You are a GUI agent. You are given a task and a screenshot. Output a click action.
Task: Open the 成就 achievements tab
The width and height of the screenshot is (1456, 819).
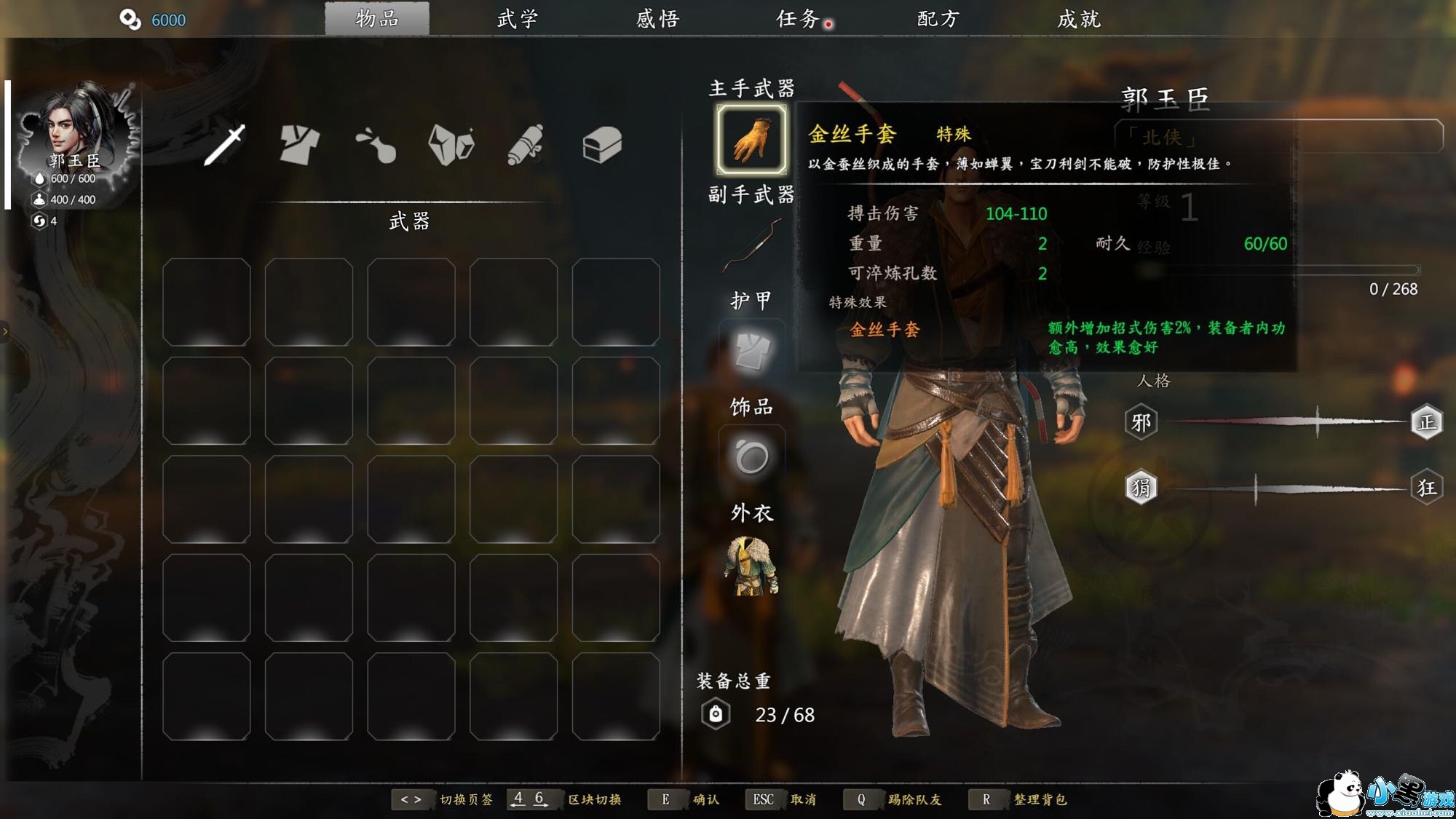1079,19
